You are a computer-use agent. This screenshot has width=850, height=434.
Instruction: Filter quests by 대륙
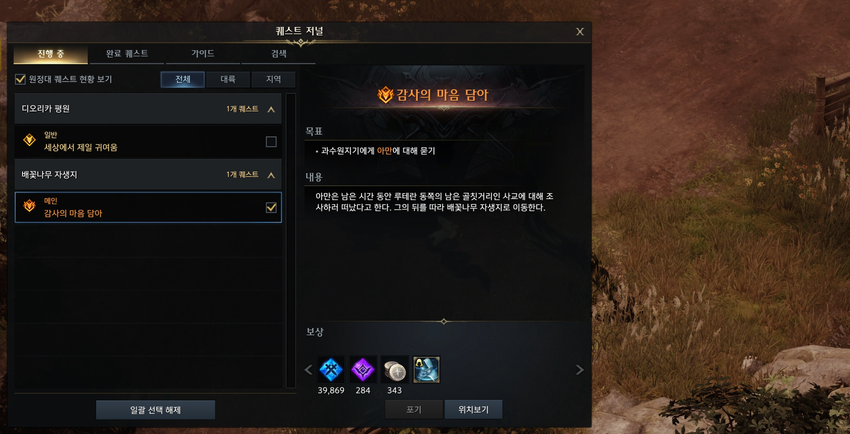pos(228,79)
